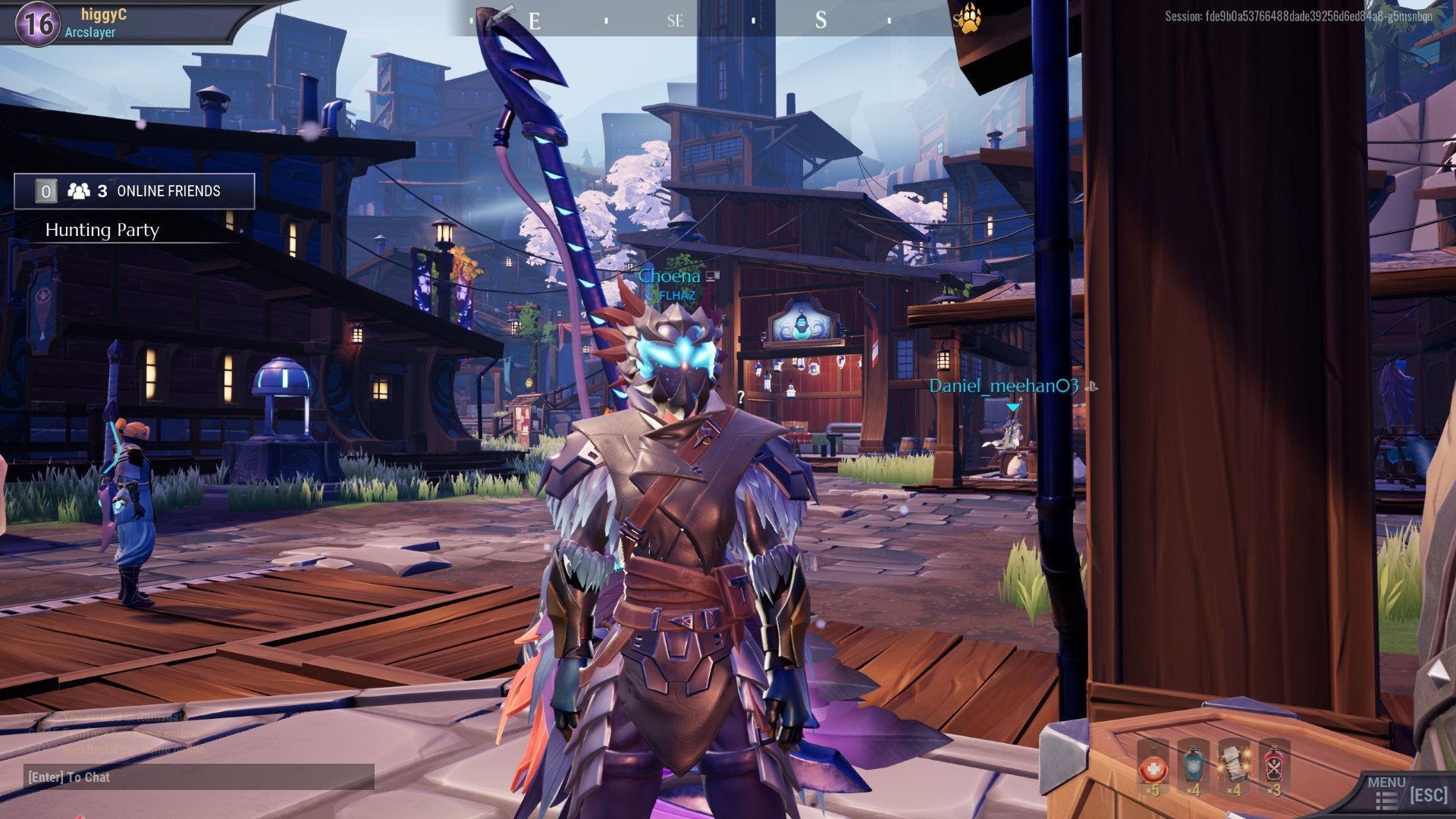The width and height of the screenshot is (1456, 819).
Task: Select the Hunting Party label
Action: tap(102, 230)
